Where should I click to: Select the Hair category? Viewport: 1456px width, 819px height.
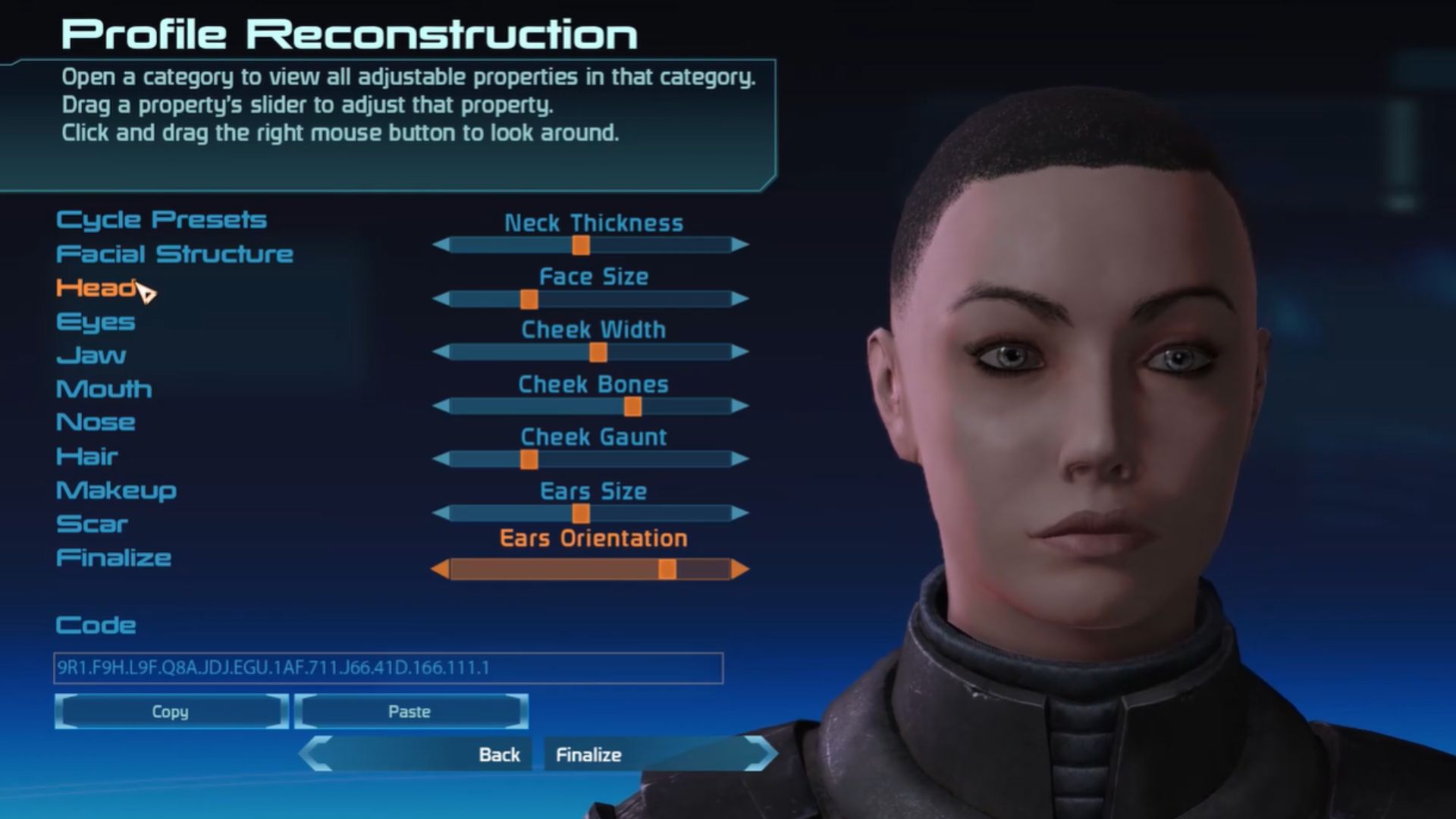pyautogui.click(x=87, y=457)
